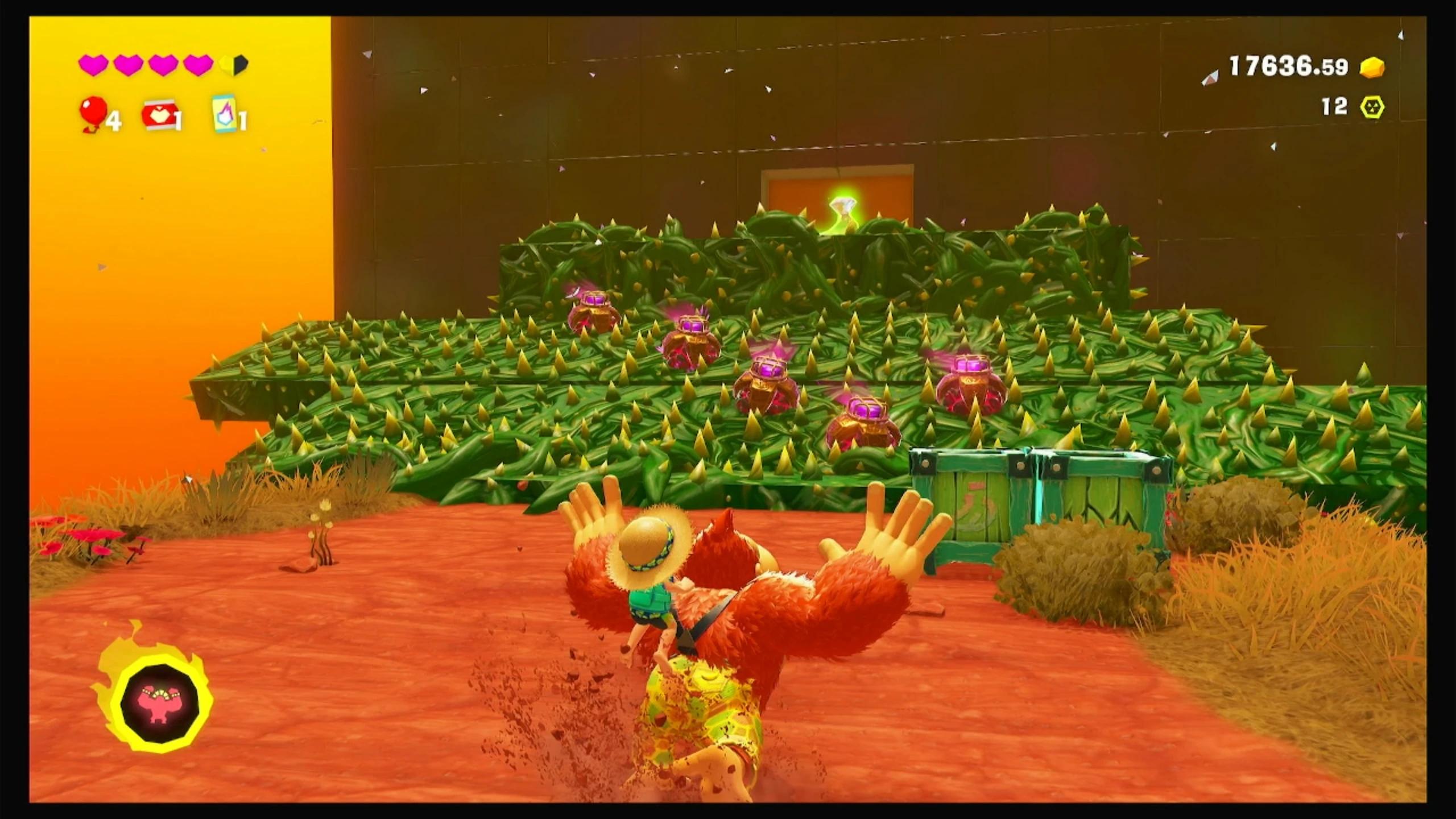This screenshot has width=1456, height=819.
Task: Select the red balloon item icon
Action: 92,112
